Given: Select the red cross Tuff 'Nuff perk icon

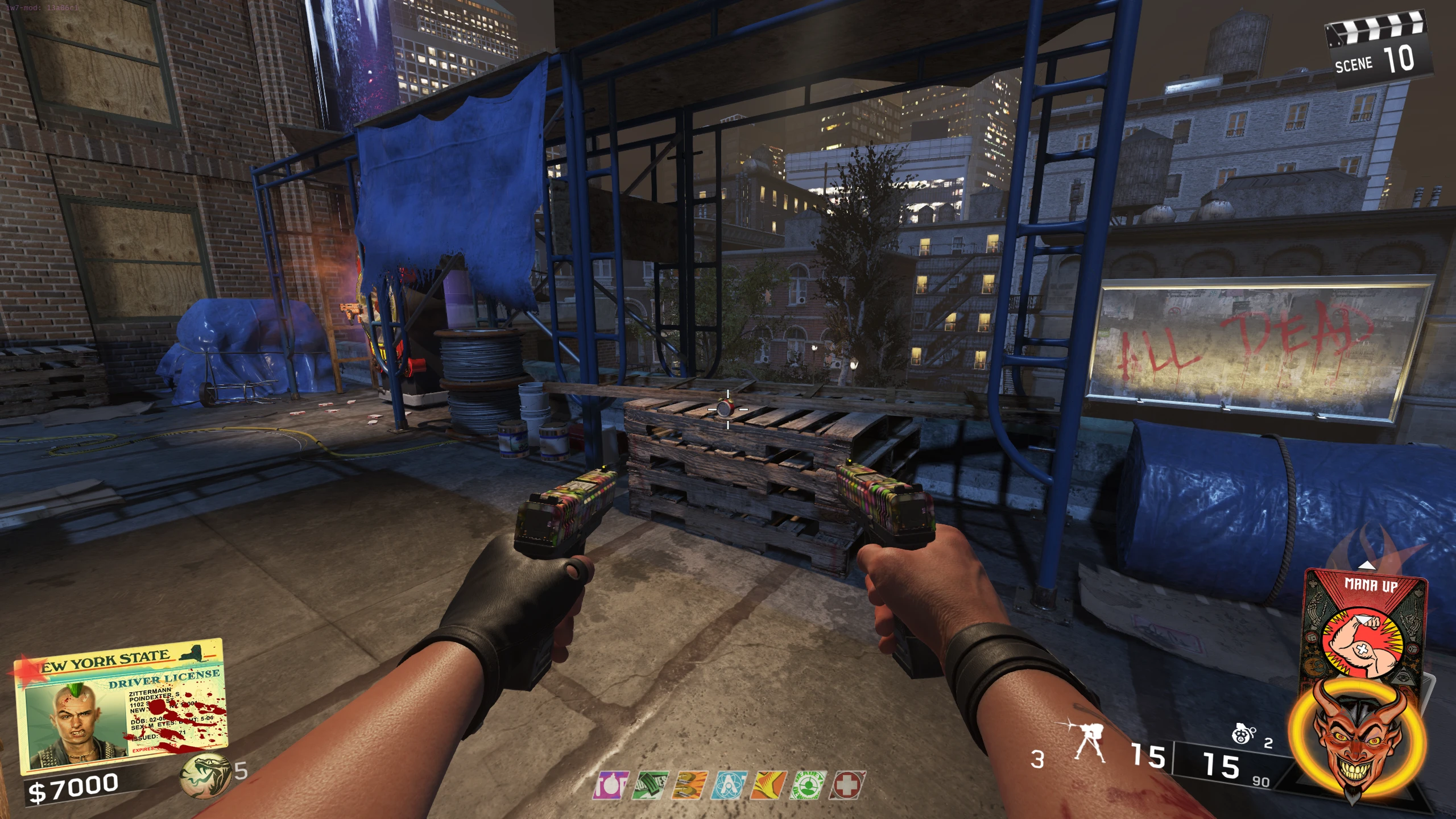Looking at the screenshot, I should pyautogui.click(x=847, y=785).
